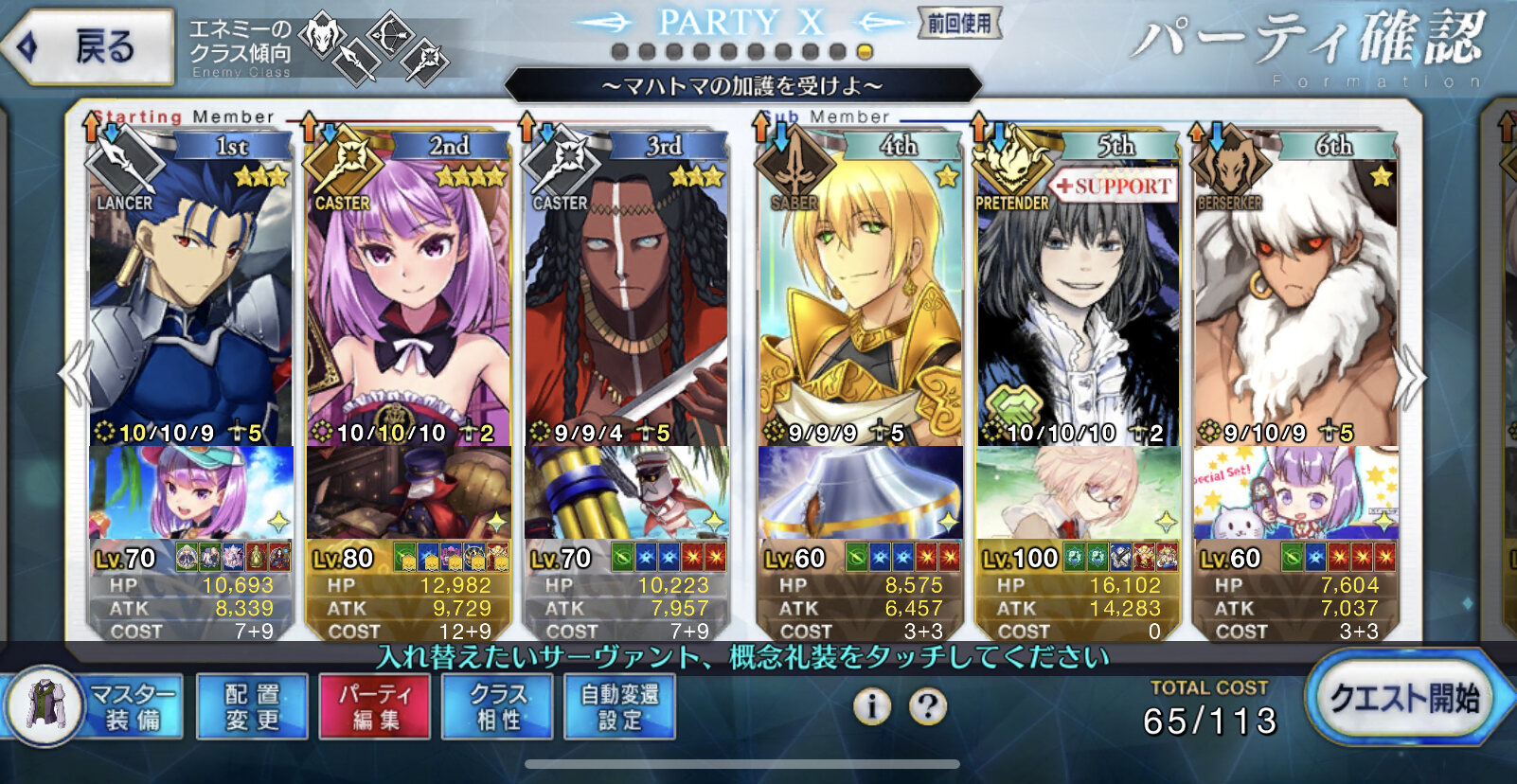The width and height of the screenshot is (1517, 784).
Task: Show クラス相性 class affinity chart
Action: 498,706
